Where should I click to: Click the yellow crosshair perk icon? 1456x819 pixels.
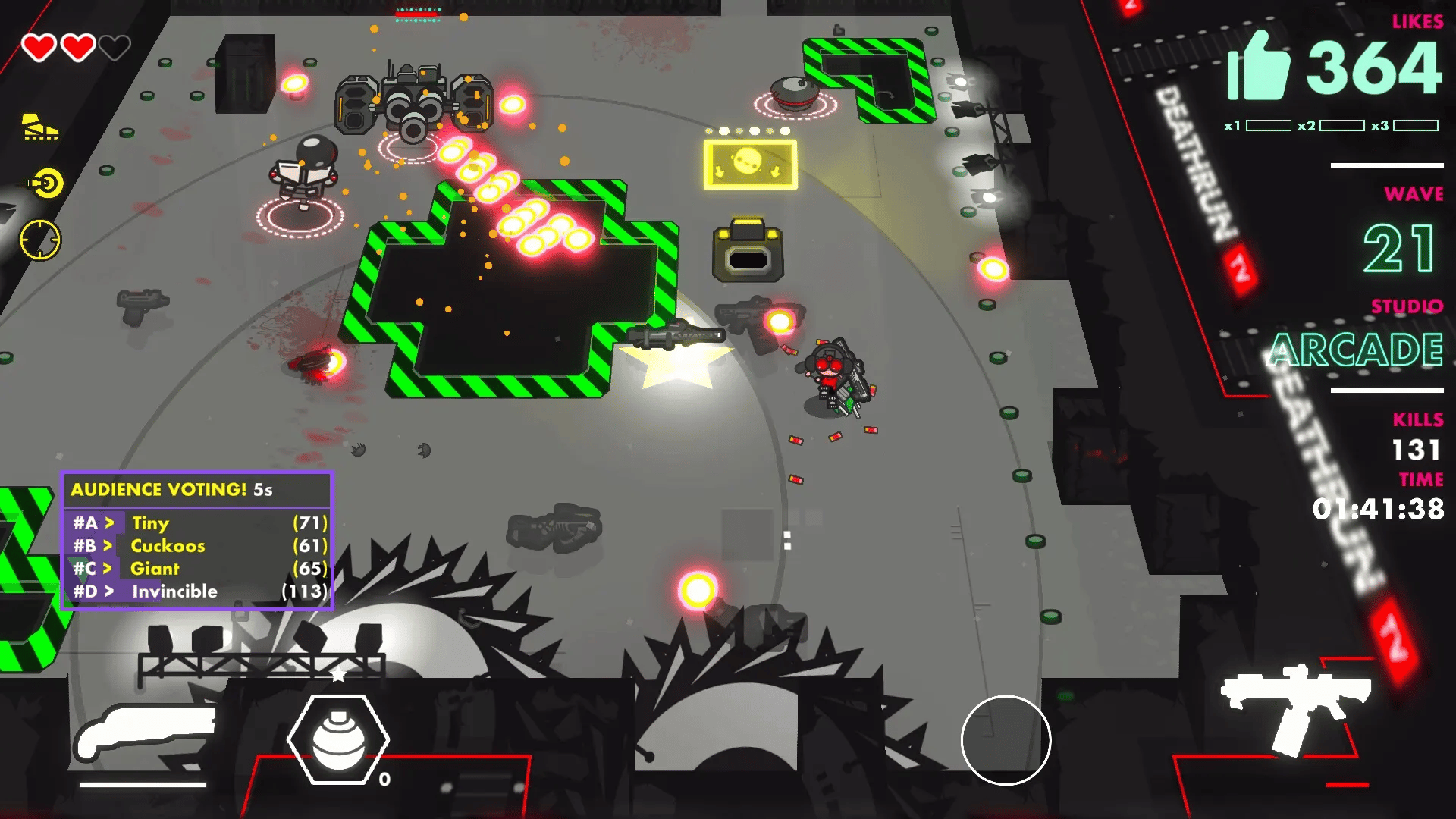tap(39, 240)
